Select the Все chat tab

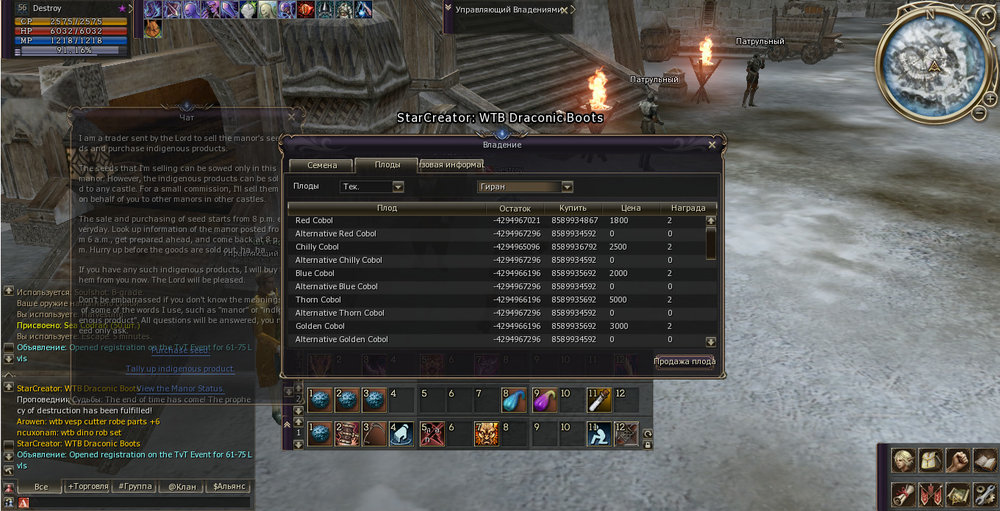click(41, 486)
